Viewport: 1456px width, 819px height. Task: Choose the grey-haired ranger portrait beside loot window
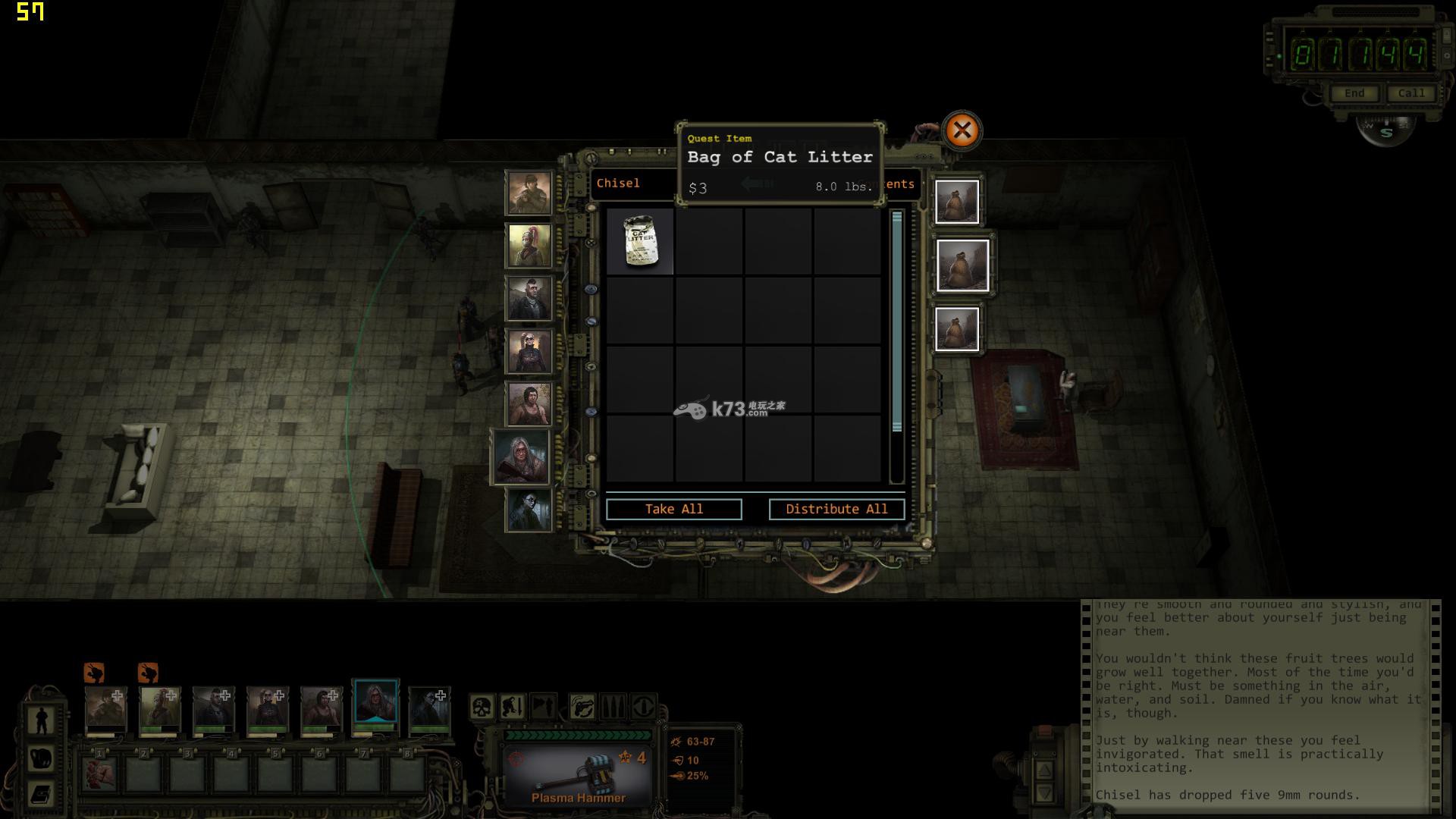(521, 457)
